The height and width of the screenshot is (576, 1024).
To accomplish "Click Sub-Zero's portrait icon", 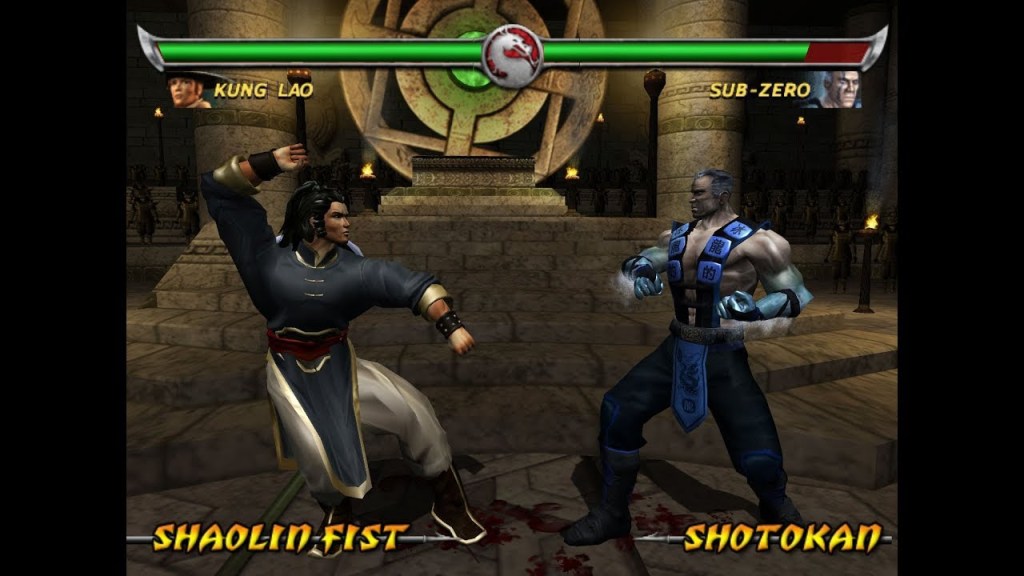I will tap(838, 90).
